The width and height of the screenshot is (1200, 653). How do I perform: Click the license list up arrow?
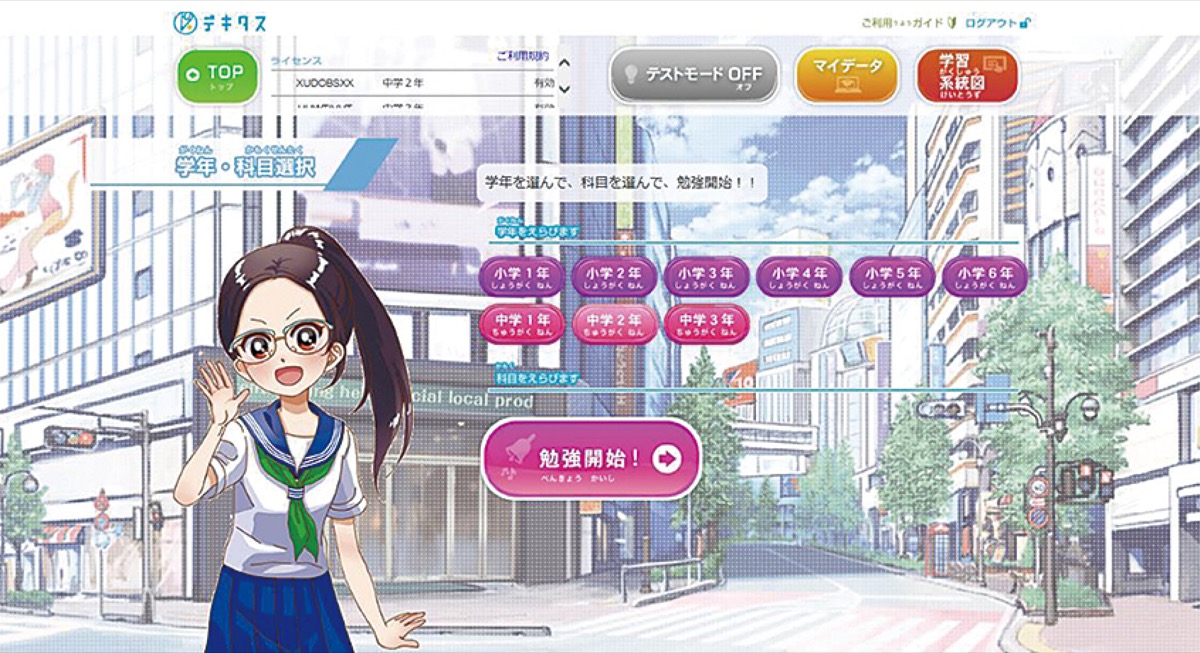pyautogui.click(x=564, y=64)
